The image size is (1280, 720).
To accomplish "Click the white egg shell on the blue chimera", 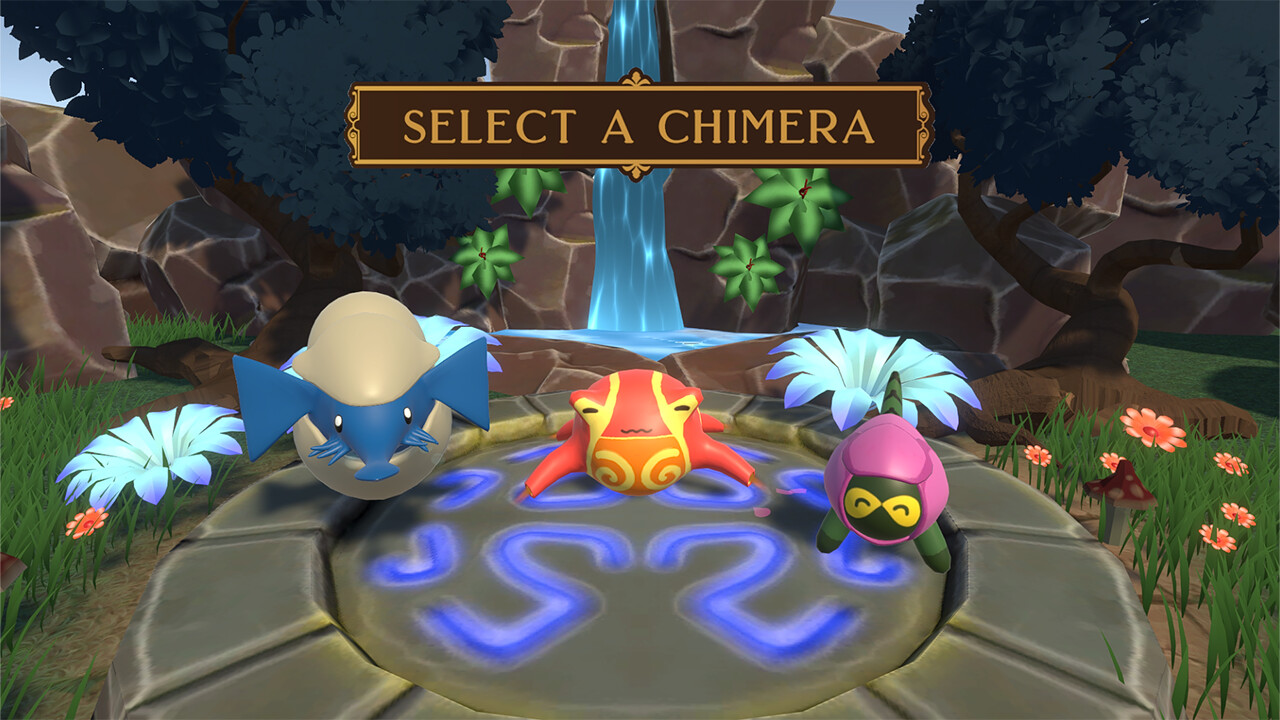I will tap(370, 340).
